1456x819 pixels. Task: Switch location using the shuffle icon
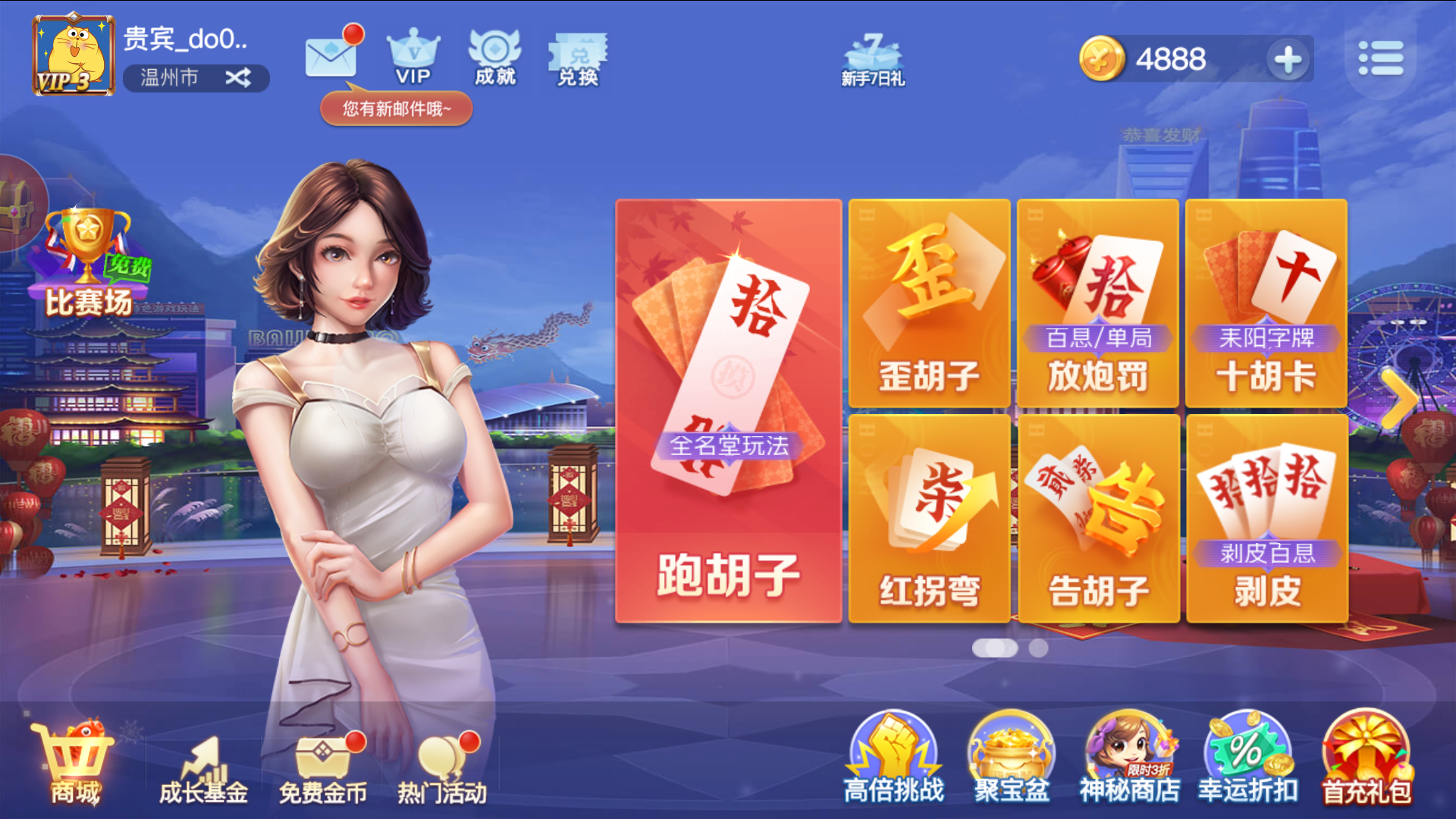[x=239, y=78]
